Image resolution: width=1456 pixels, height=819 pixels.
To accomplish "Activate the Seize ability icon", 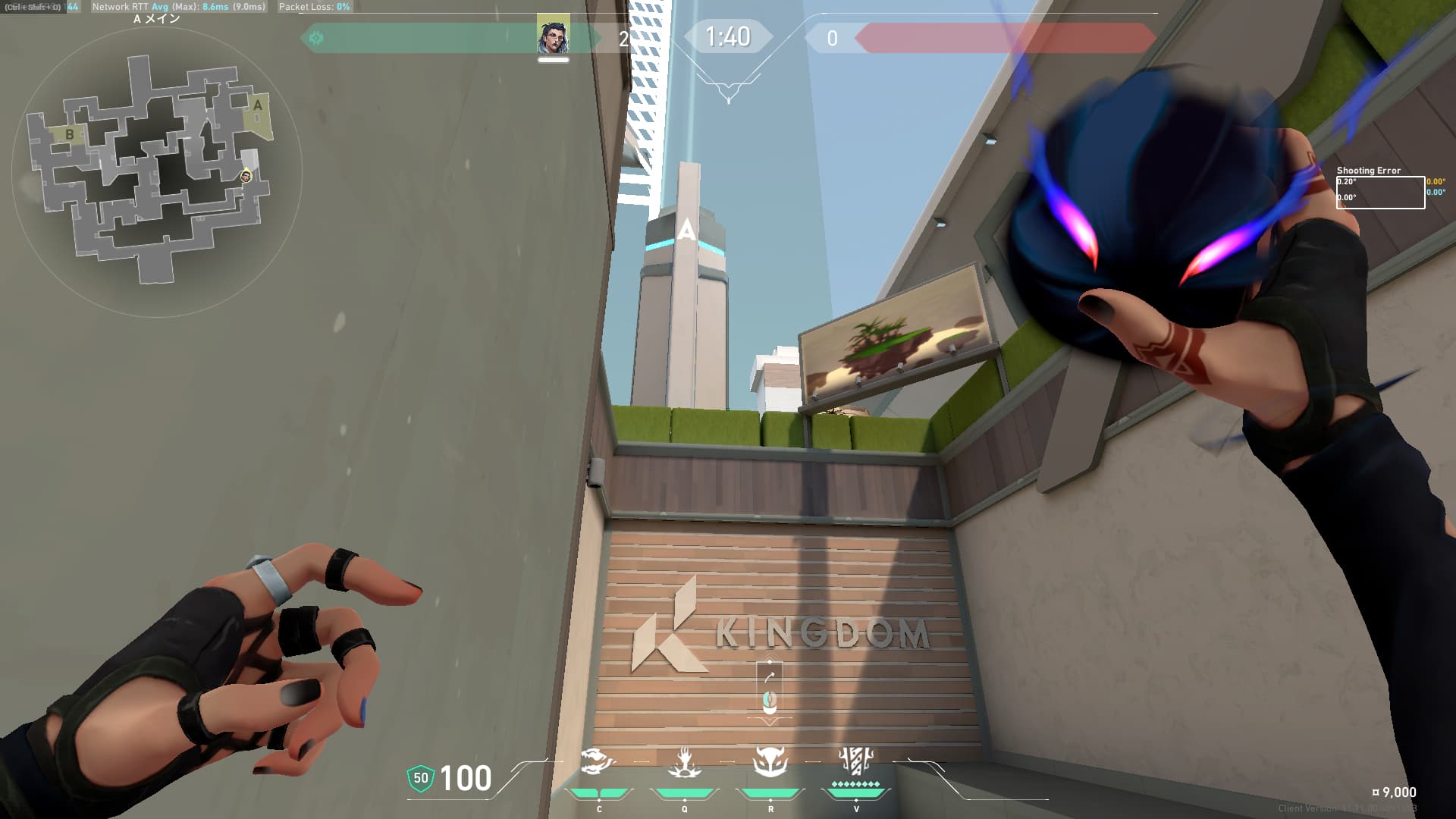I will (684, 762).
